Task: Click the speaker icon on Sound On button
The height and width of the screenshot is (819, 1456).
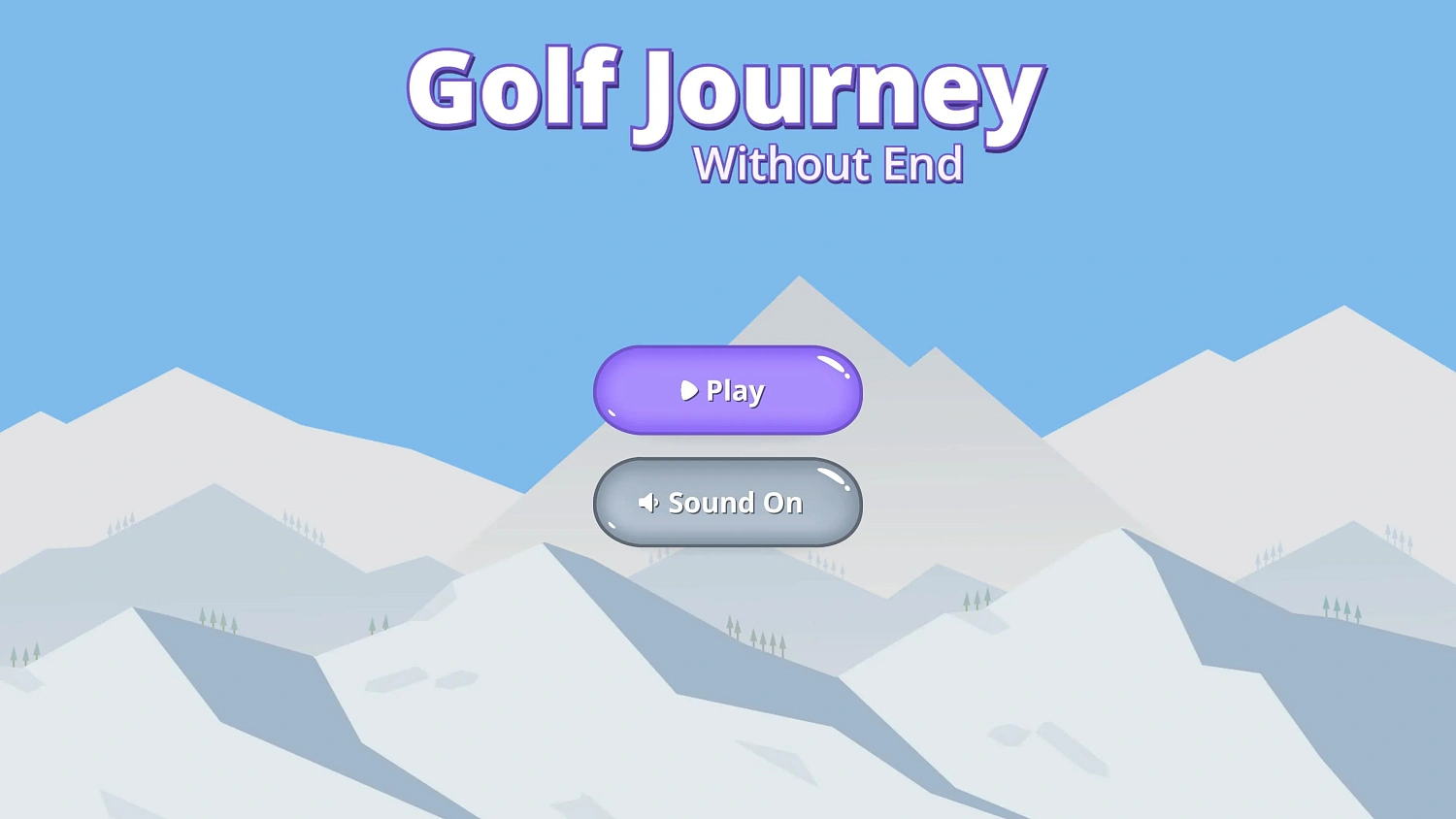Action: point(648,503)
